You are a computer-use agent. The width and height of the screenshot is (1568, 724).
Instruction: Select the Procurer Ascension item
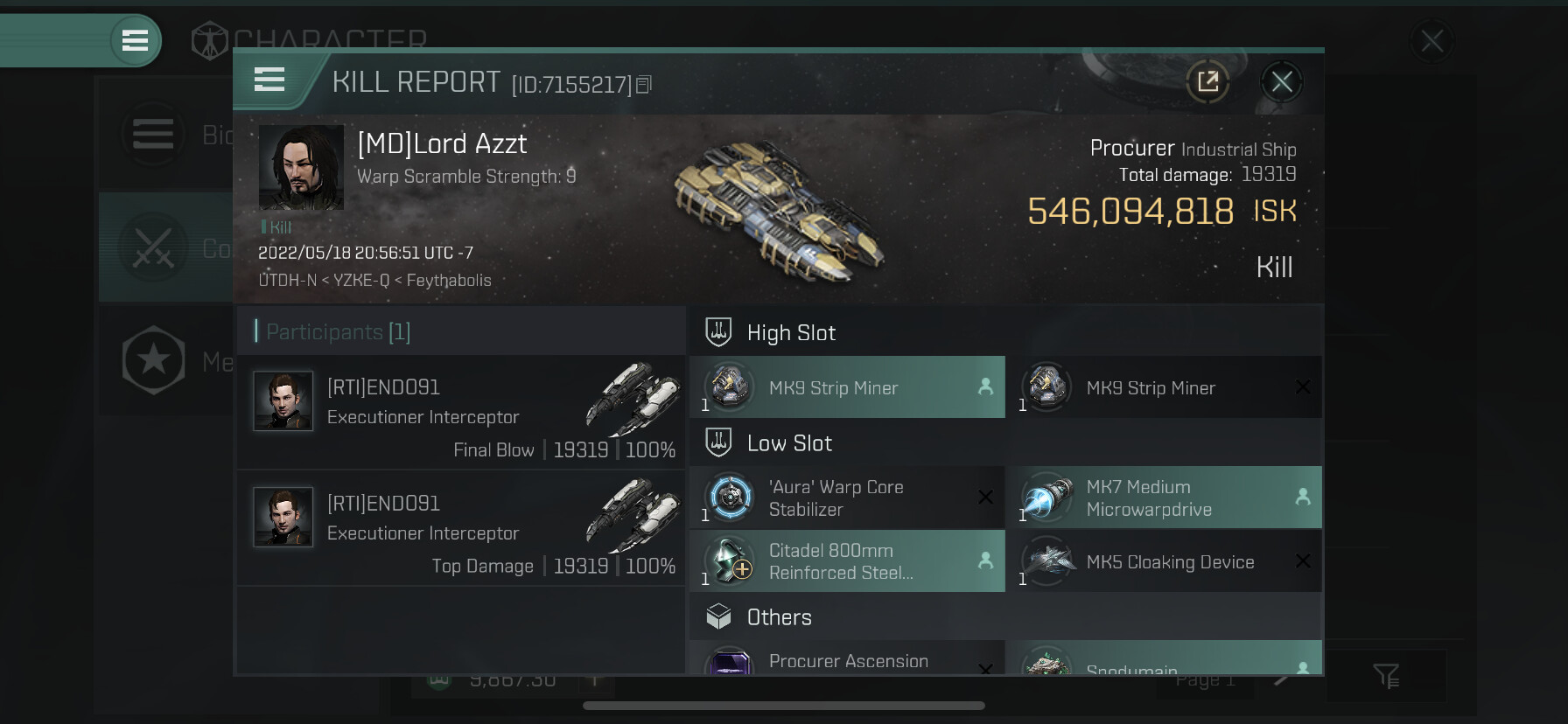[847, 660]
